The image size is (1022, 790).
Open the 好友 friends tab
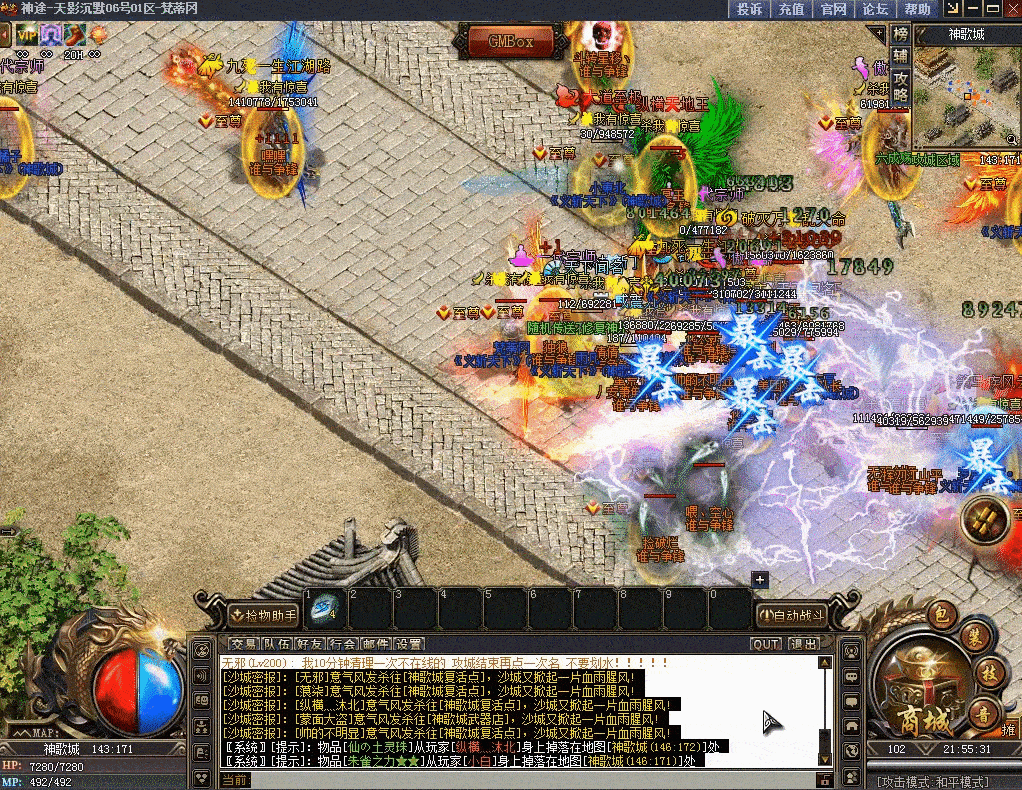pos(310,644)
